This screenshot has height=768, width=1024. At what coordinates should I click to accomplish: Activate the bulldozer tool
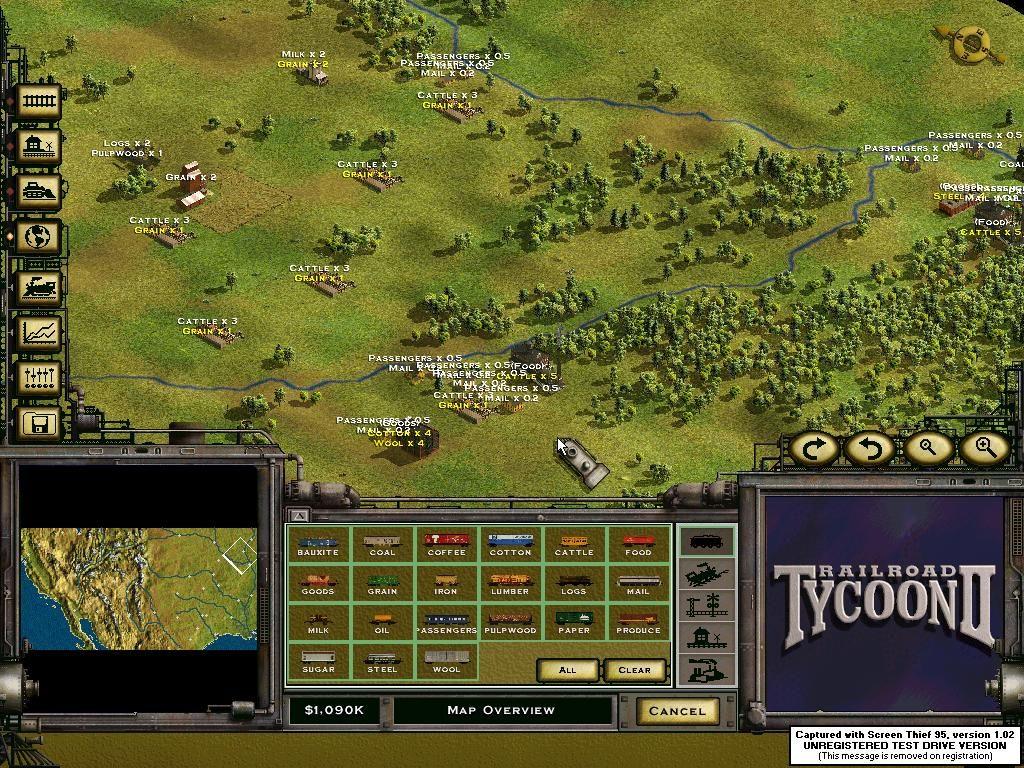37,191
